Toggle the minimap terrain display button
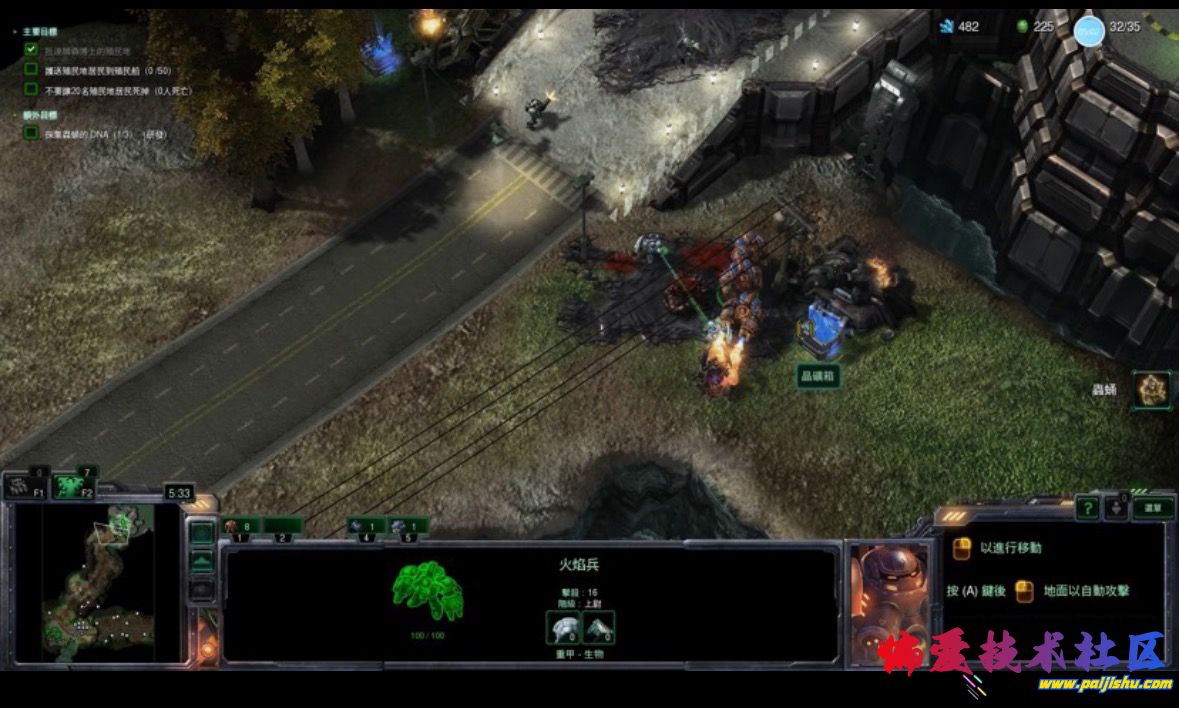This screenshot has height=708, width=1179. click(x=202, y=562)
